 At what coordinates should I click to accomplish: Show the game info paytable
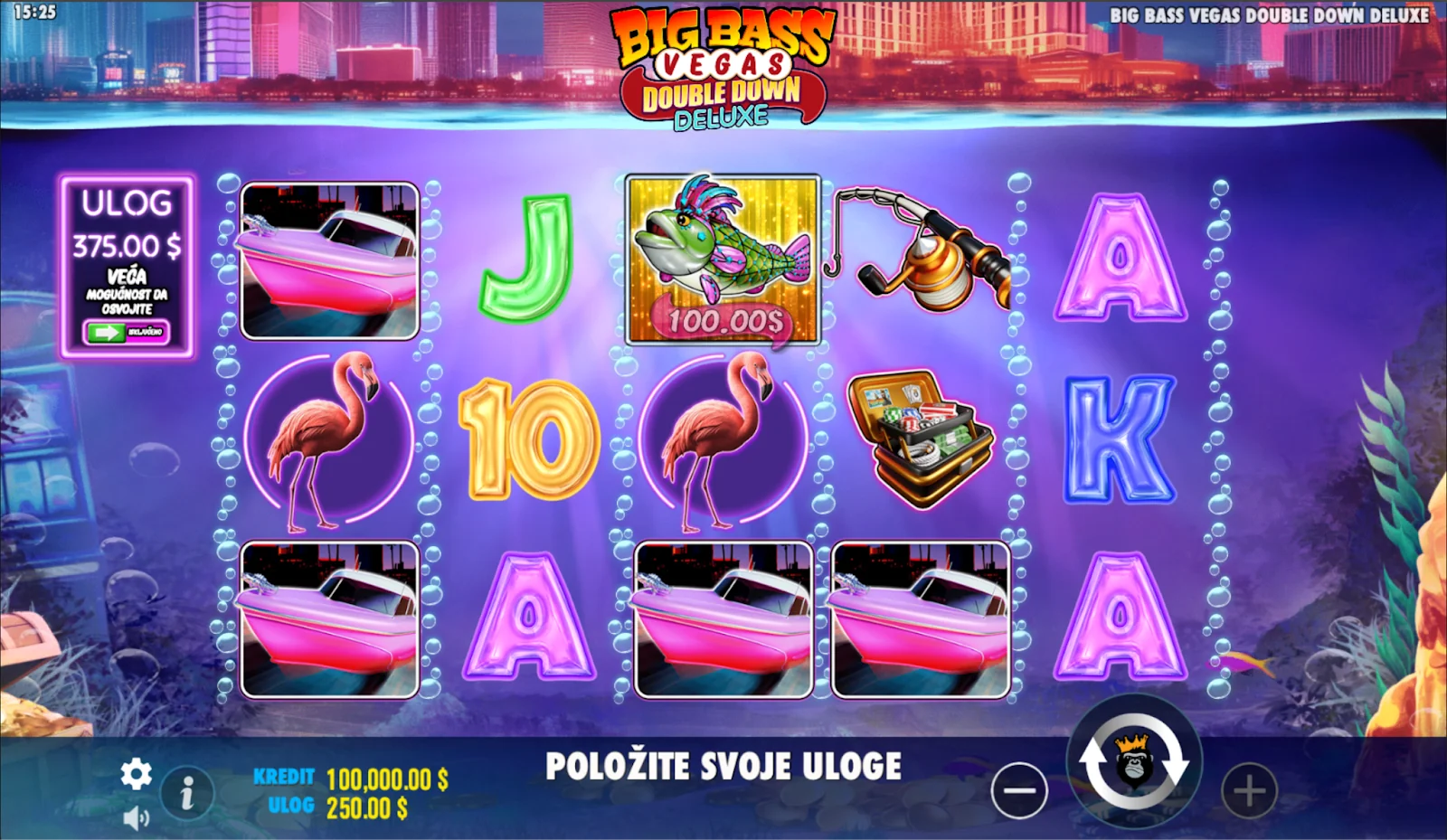[187, 794]
